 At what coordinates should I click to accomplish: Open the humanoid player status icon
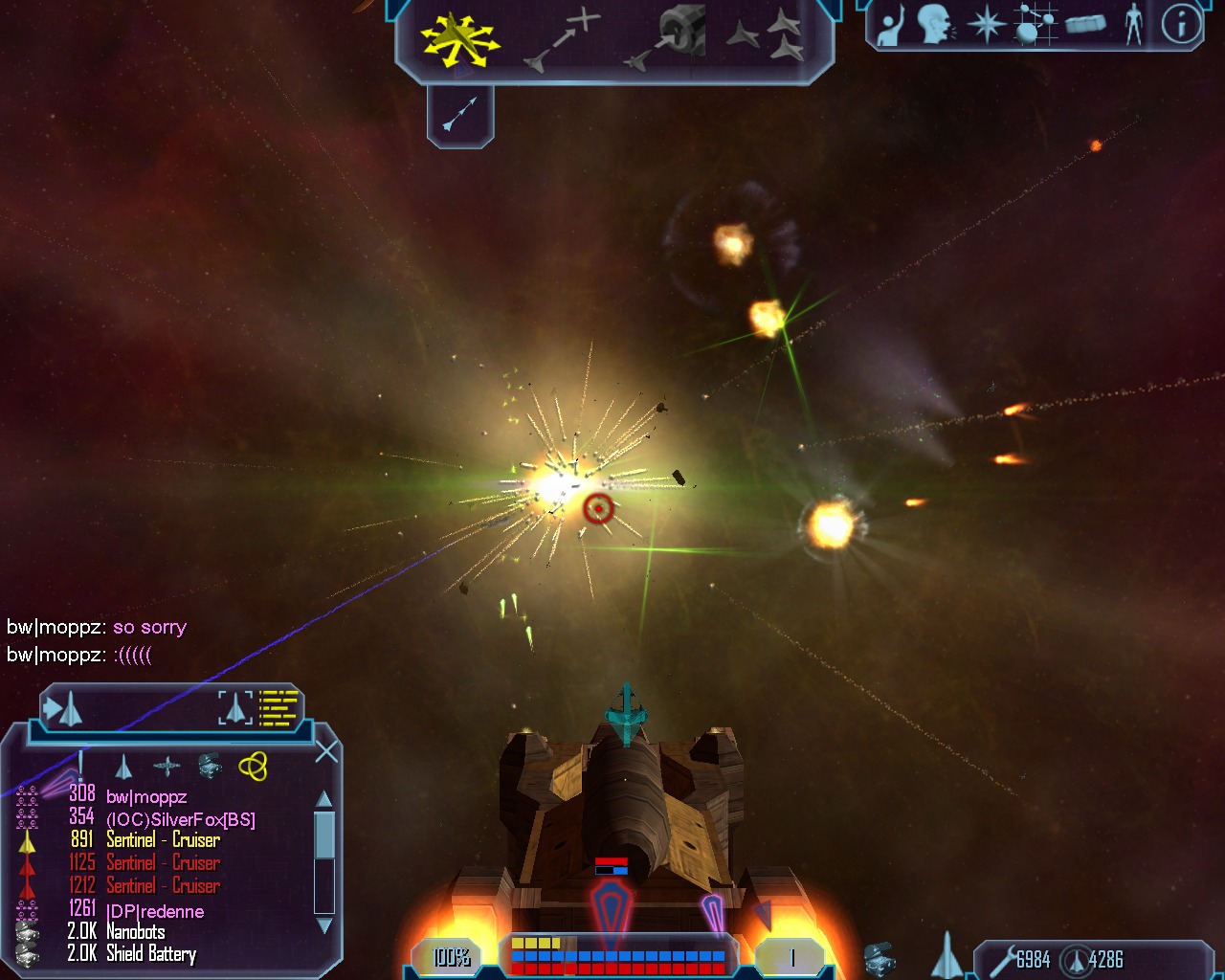1134,24
